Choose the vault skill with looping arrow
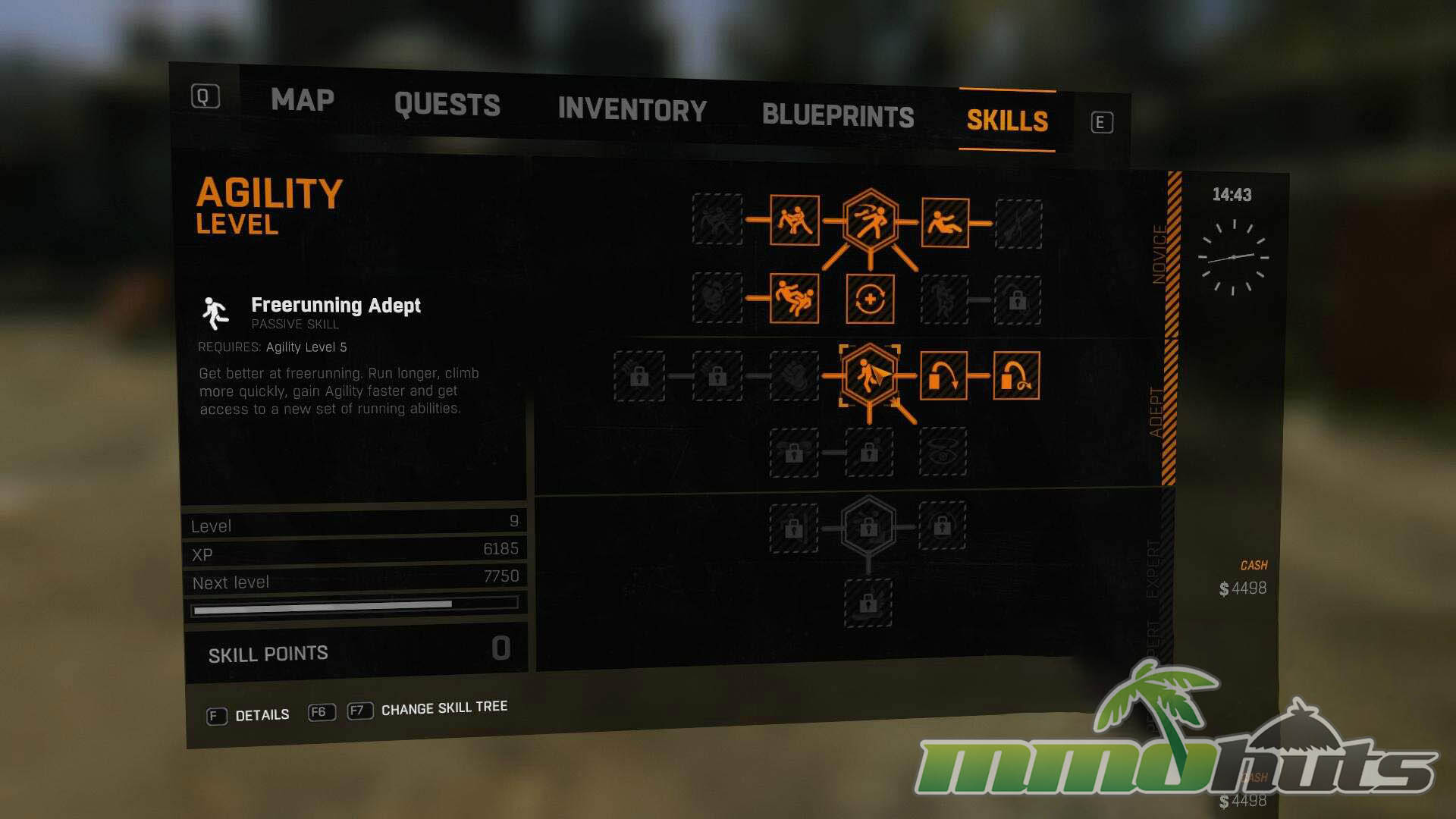 click(x=1016, y=375)
